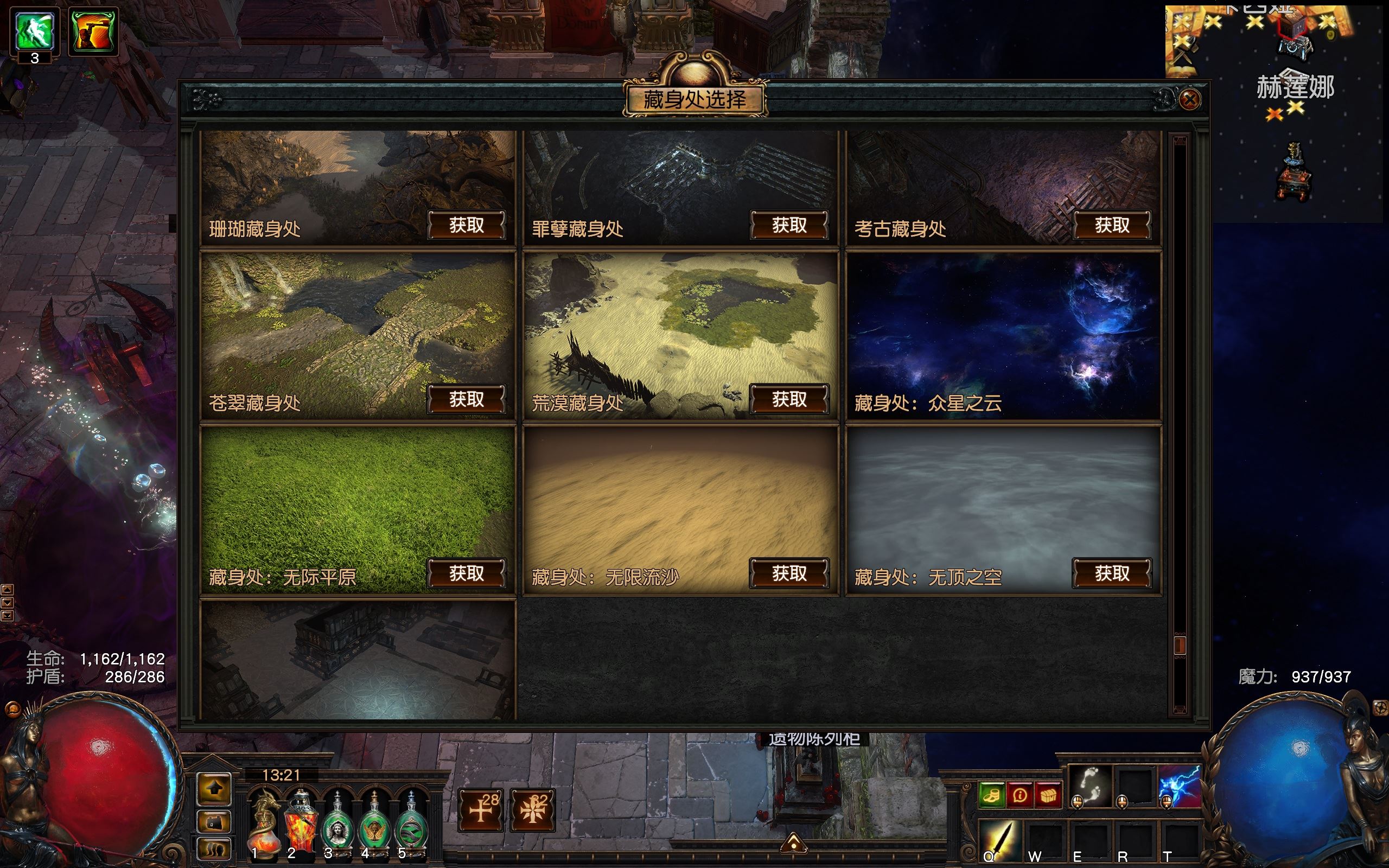Obtain the 考古藏身处 hideout

click(x=1111, y=225)
